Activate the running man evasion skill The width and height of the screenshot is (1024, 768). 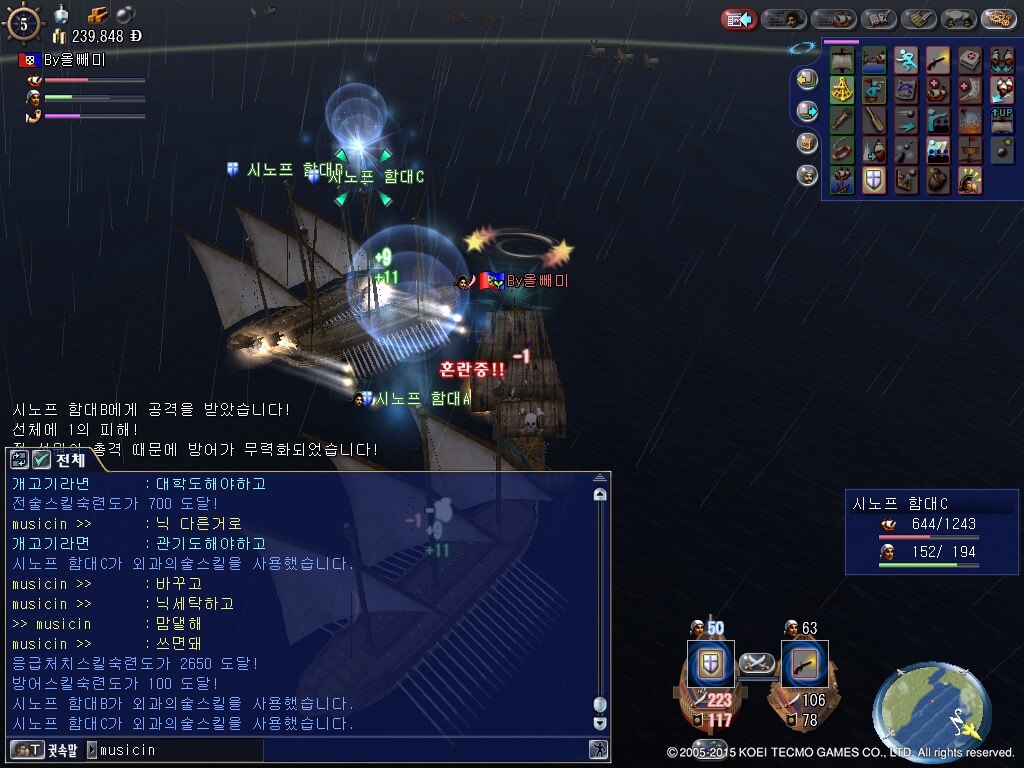coord(906,61)
